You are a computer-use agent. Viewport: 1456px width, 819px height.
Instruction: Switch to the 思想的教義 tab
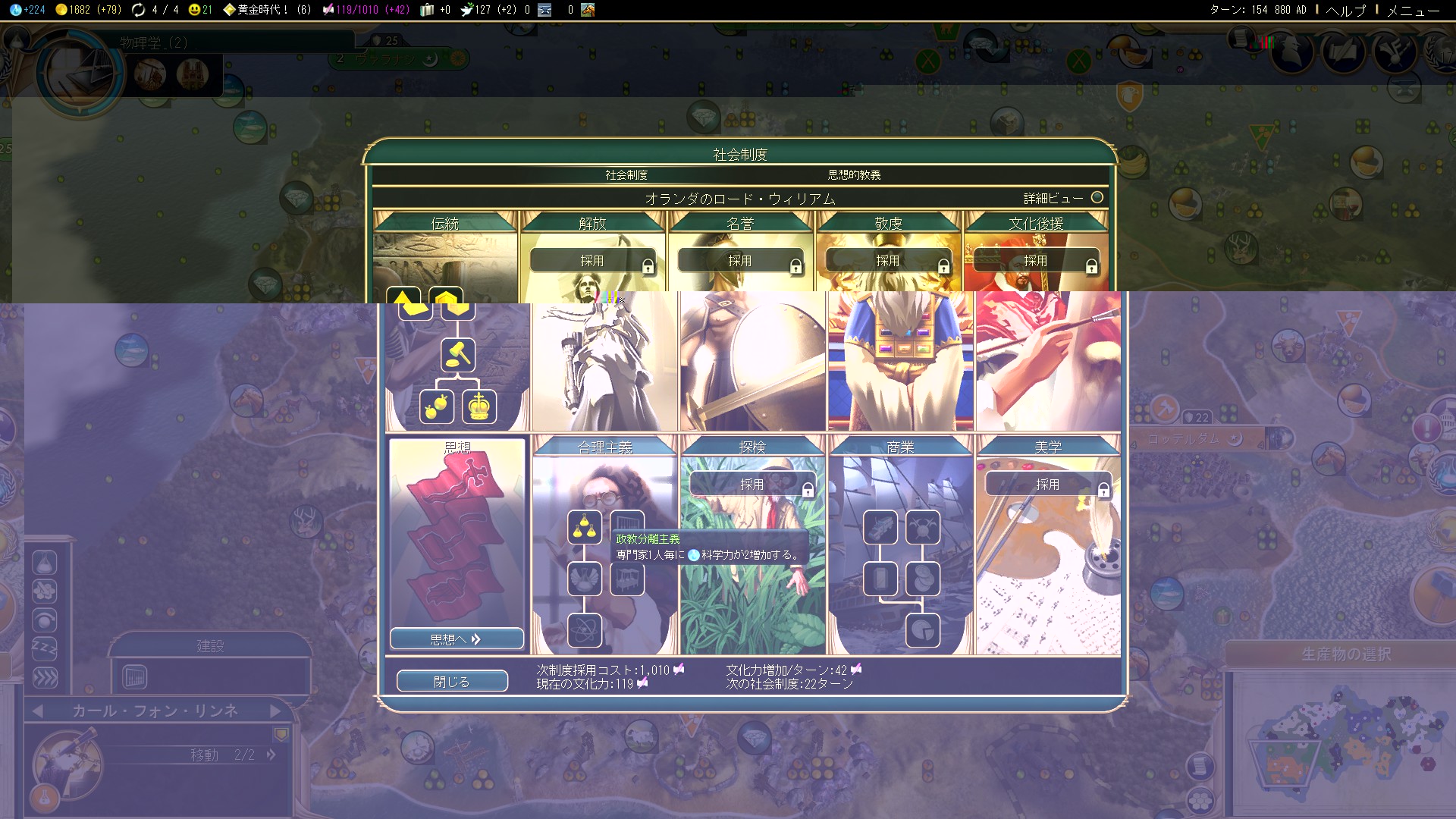[x=854, y=175]
